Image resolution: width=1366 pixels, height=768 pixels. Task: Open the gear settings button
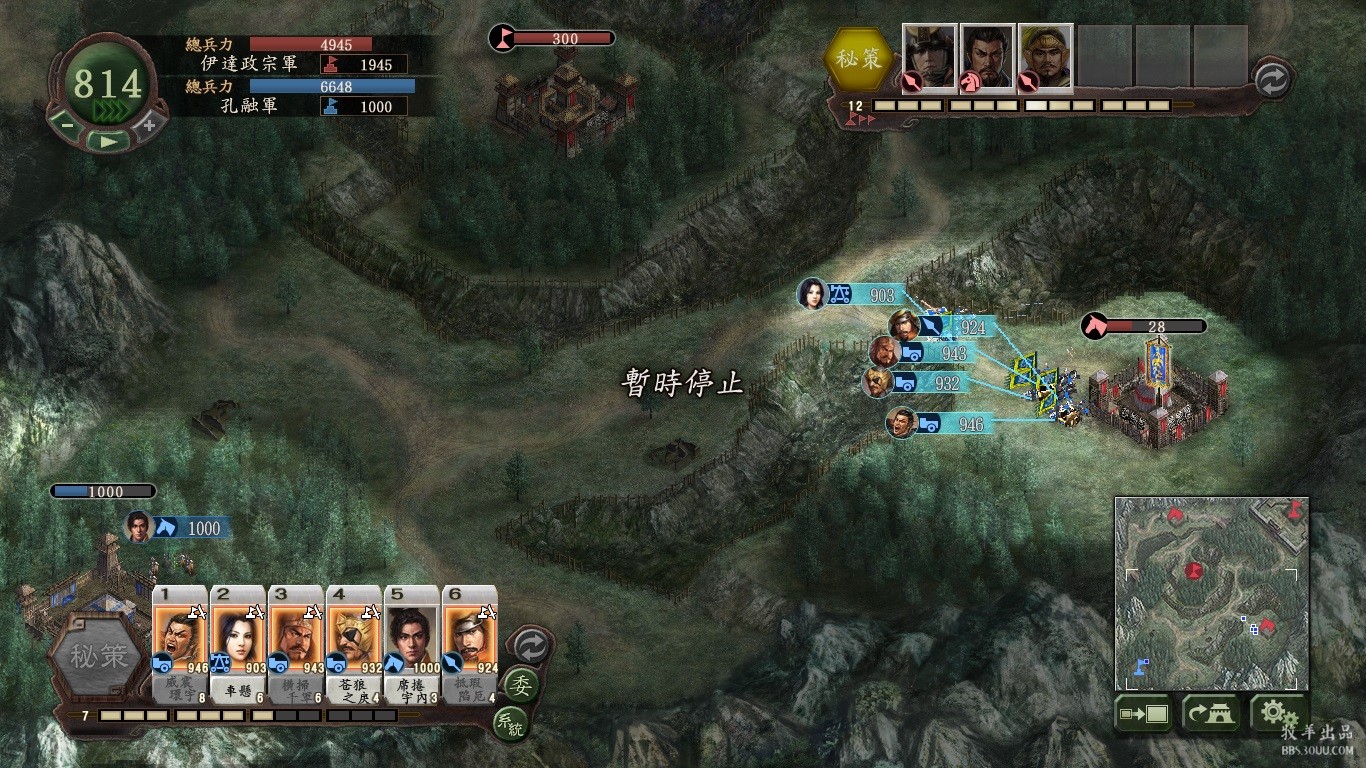point(1273,713)
